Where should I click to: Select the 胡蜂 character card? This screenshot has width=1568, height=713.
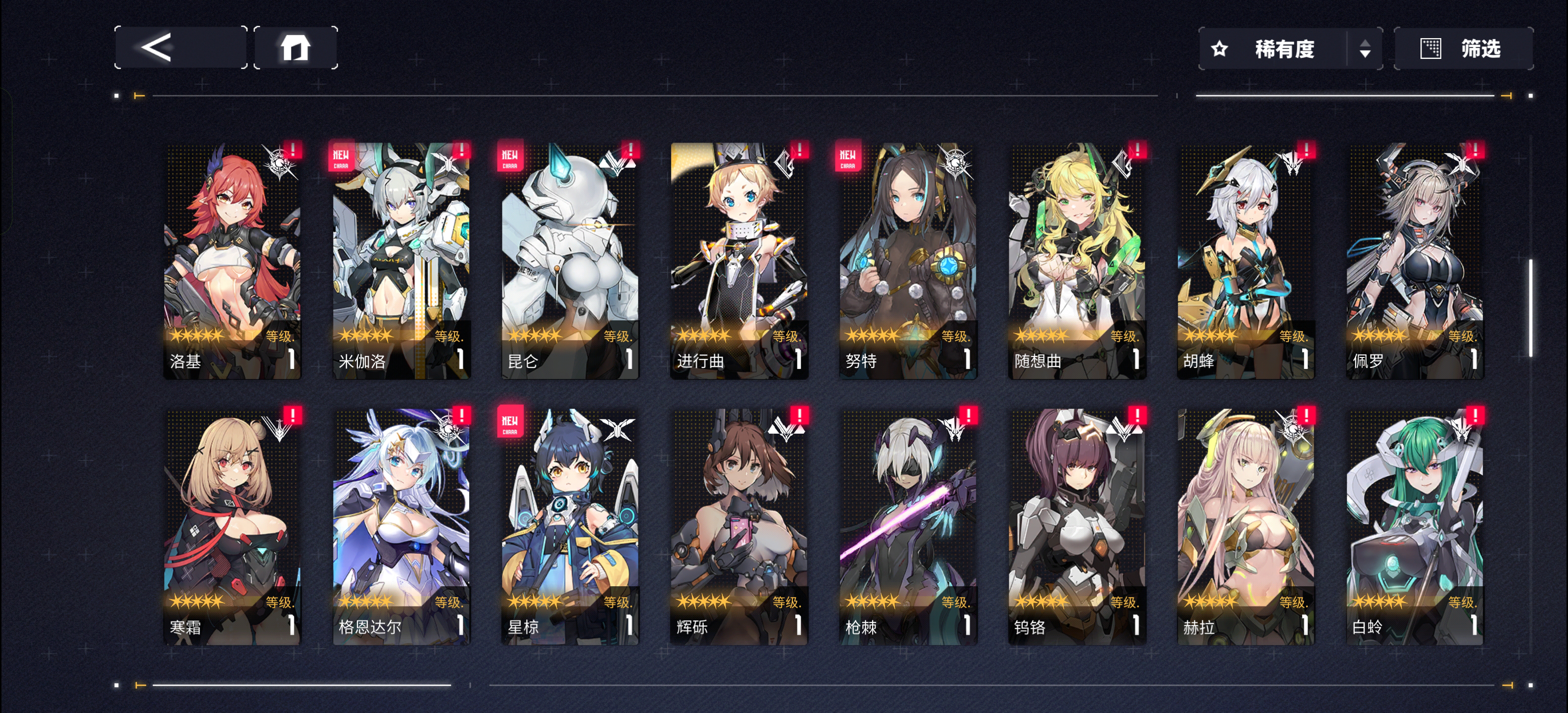click(1245, 260)
